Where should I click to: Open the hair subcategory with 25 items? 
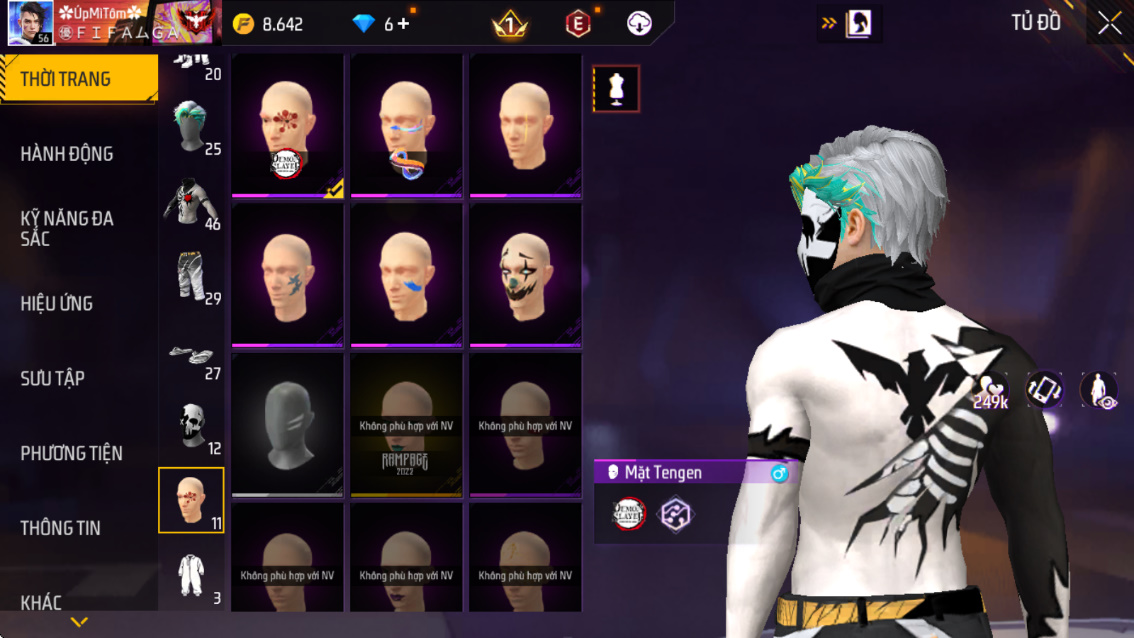point(191,127)
